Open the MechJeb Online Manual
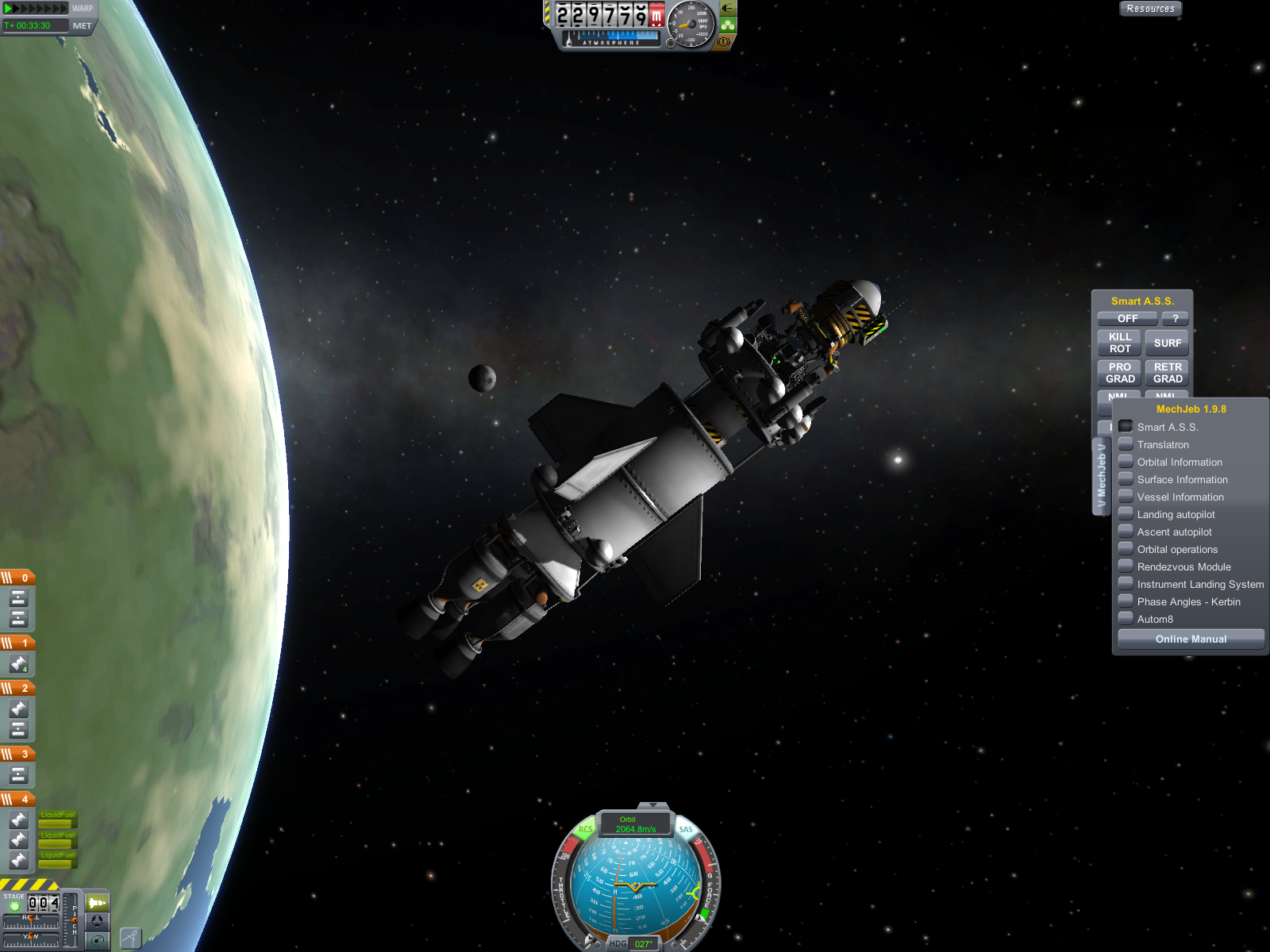1270x952 pixels. point(1191,639)
